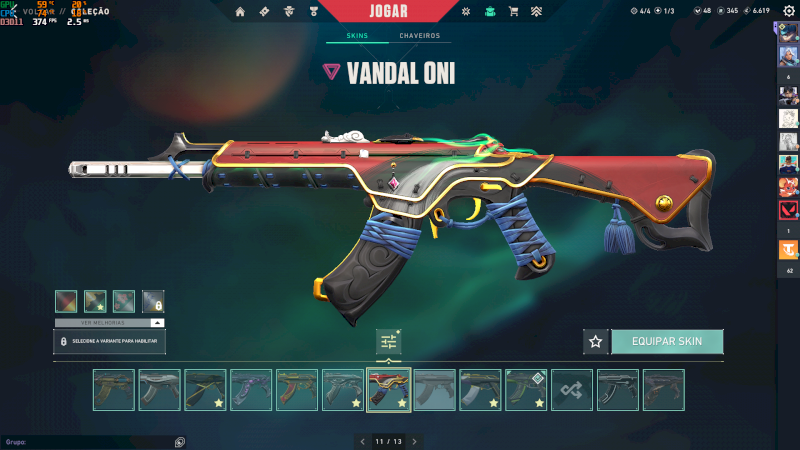Open the battle pass ticket icon
Image resolution: width=800 pixels, height=450 pixels.
point(264,11)
